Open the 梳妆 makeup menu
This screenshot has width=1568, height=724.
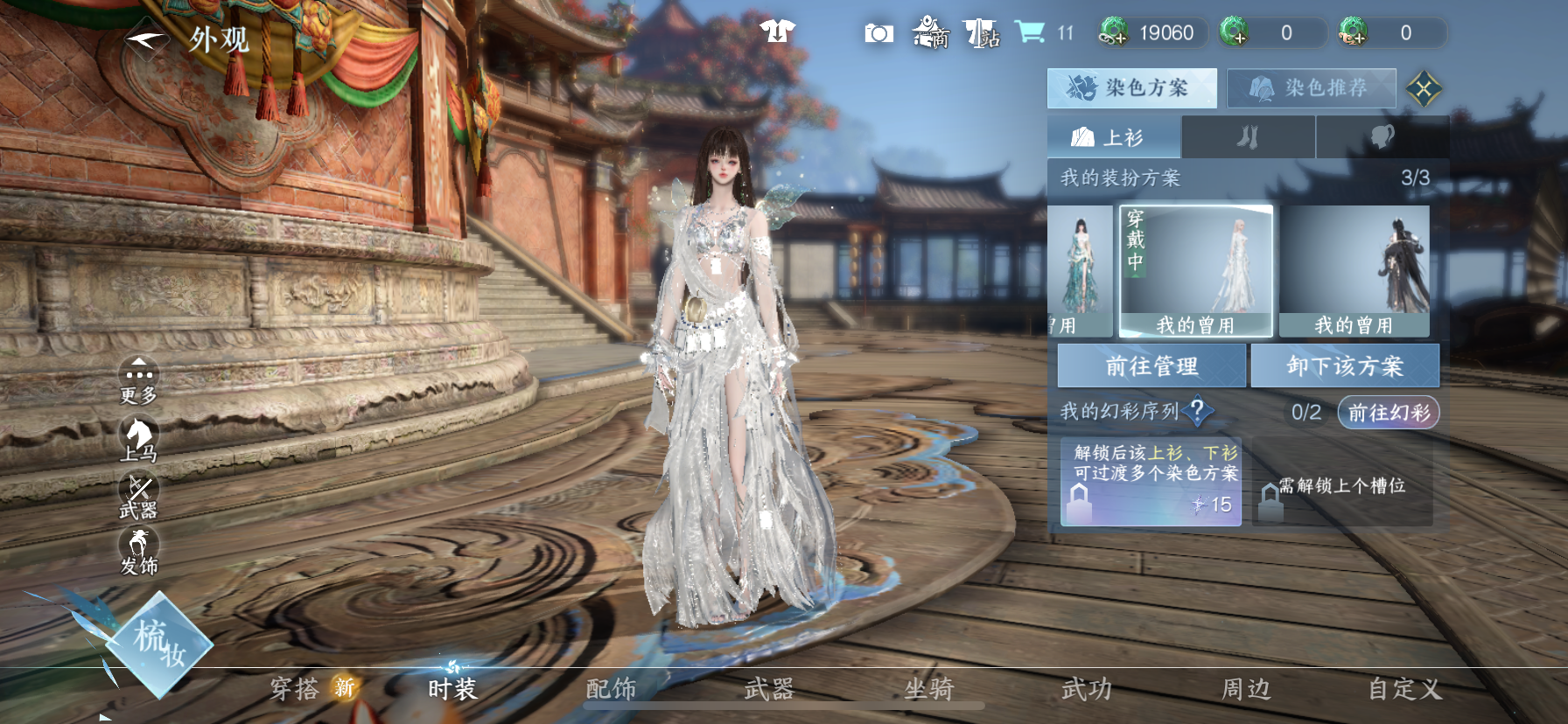[159, 644]
